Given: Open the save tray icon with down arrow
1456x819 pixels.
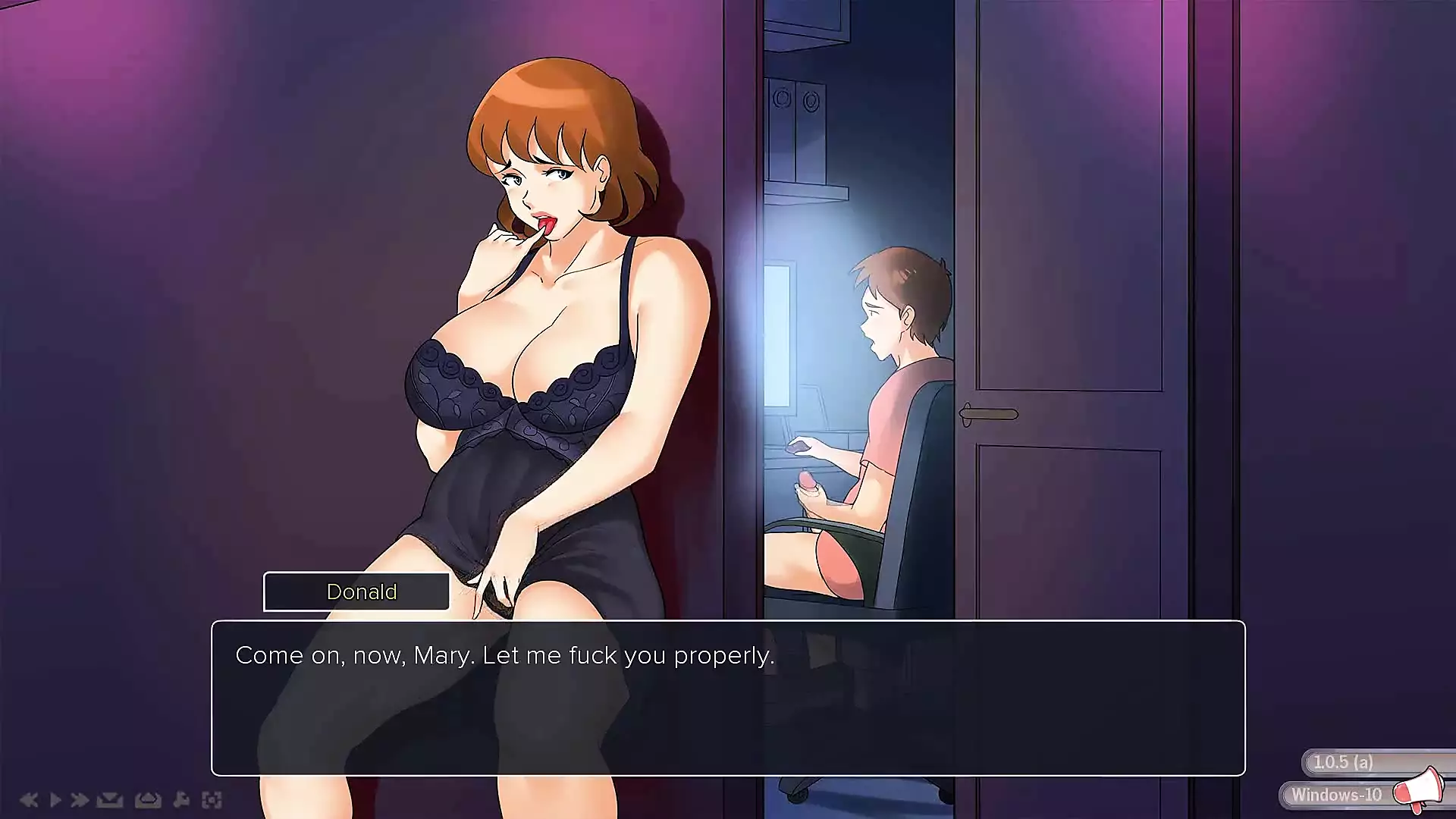Looking at the screenshot, I should pyautogui.click(x=110, y=799).
